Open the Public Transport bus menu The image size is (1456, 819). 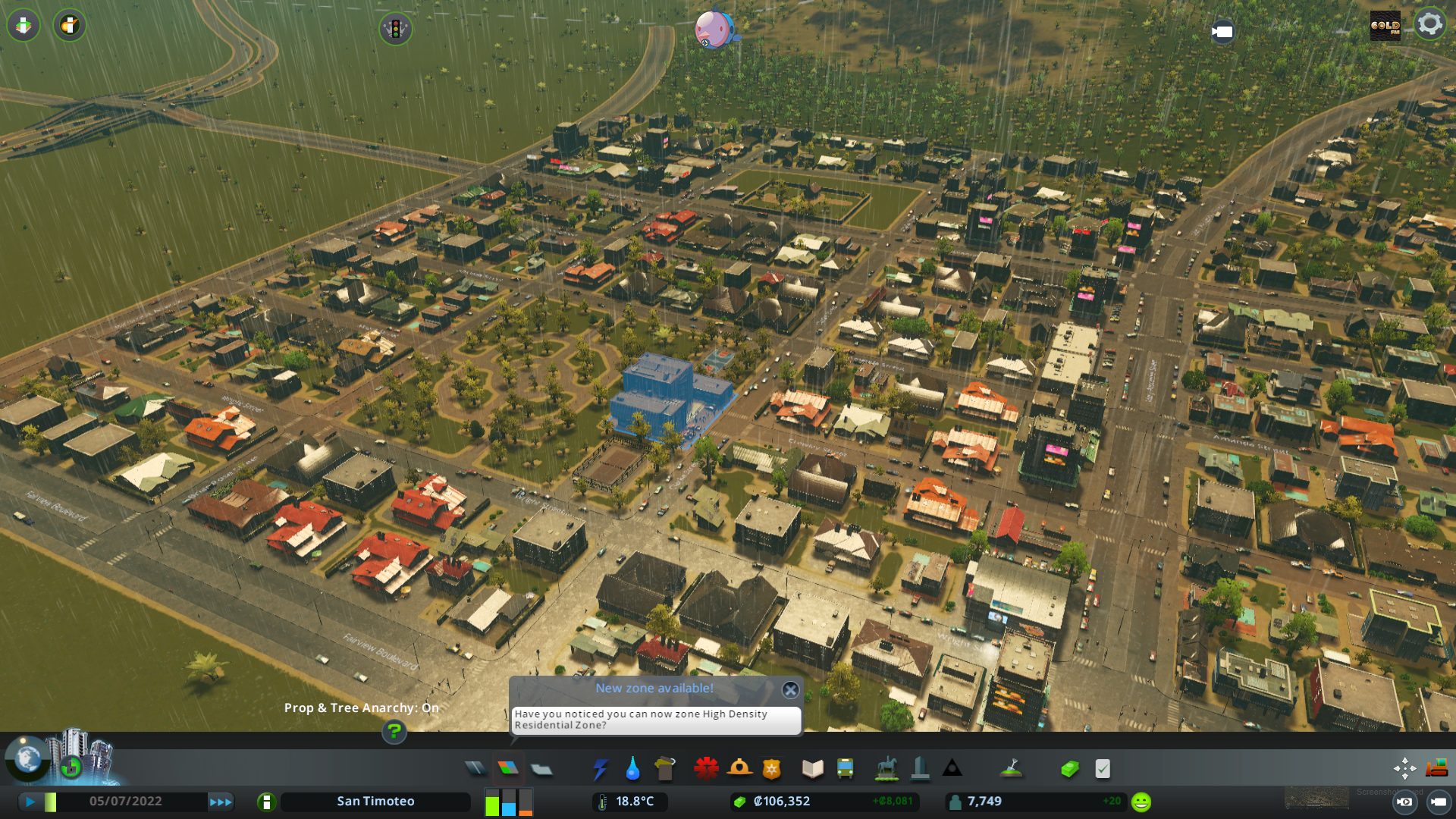pos(845,768)
